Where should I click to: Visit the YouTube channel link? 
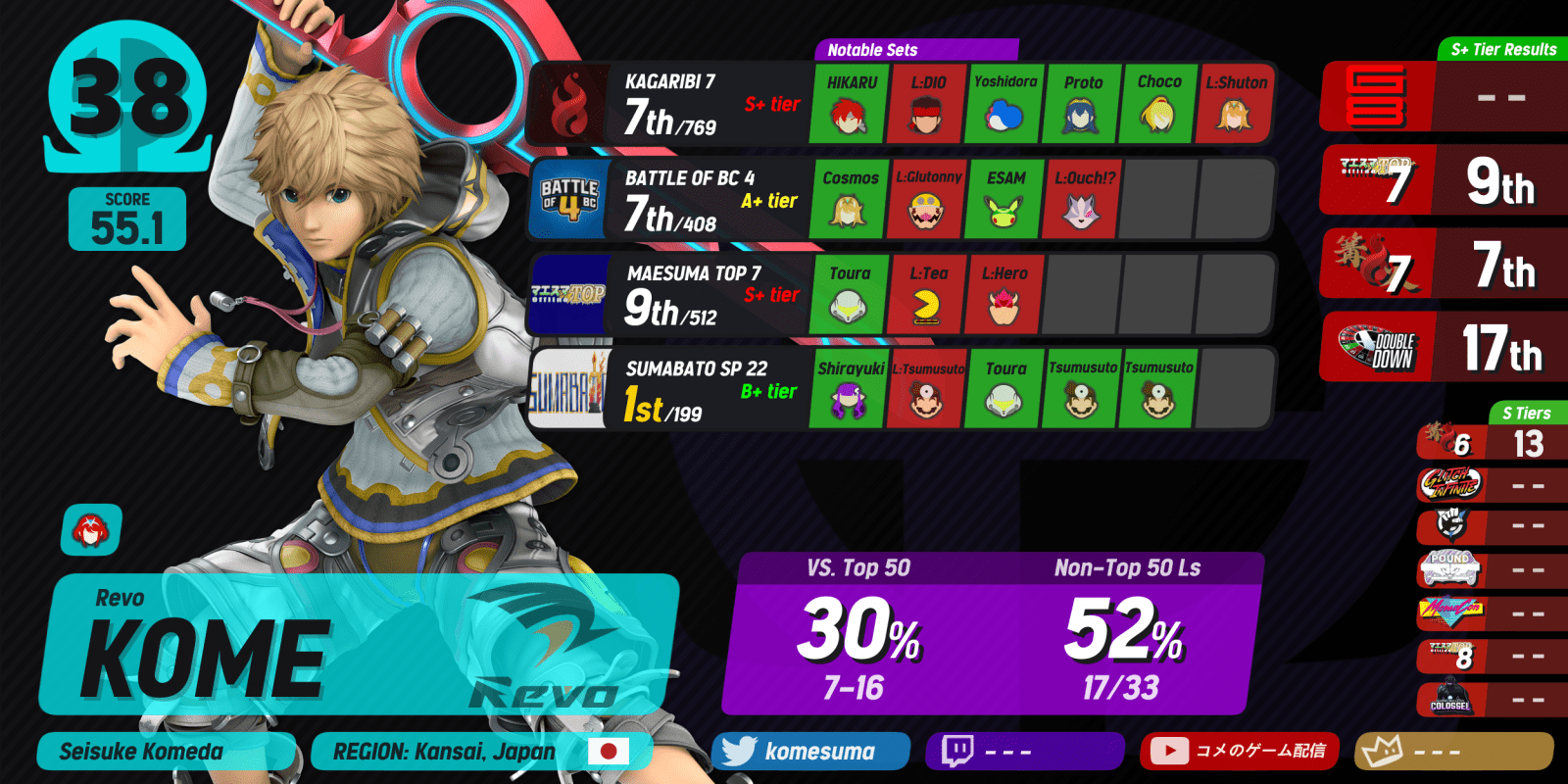1240,752
